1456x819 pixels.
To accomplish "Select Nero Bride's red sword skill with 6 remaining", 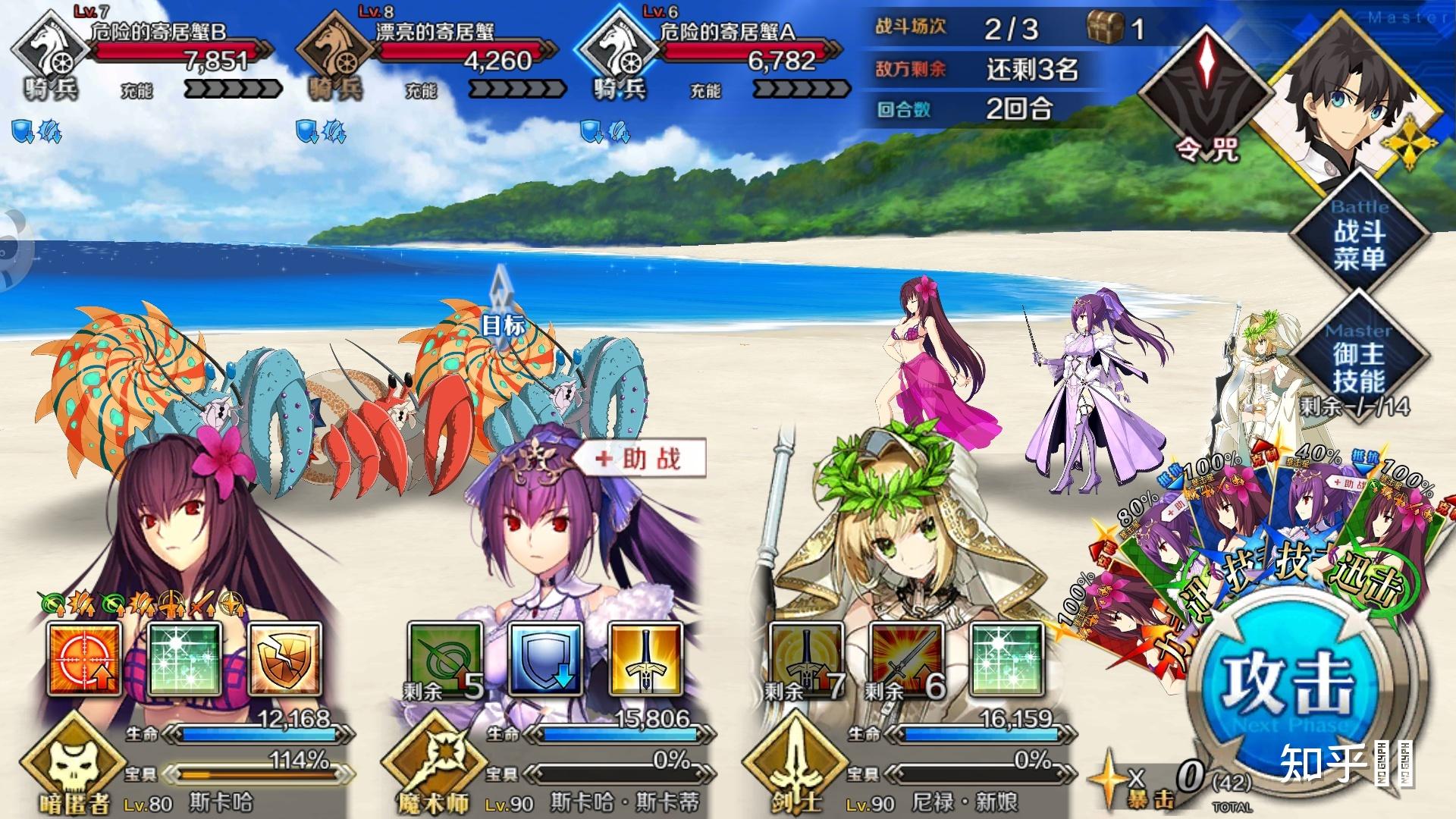I will tap(906, 659).
